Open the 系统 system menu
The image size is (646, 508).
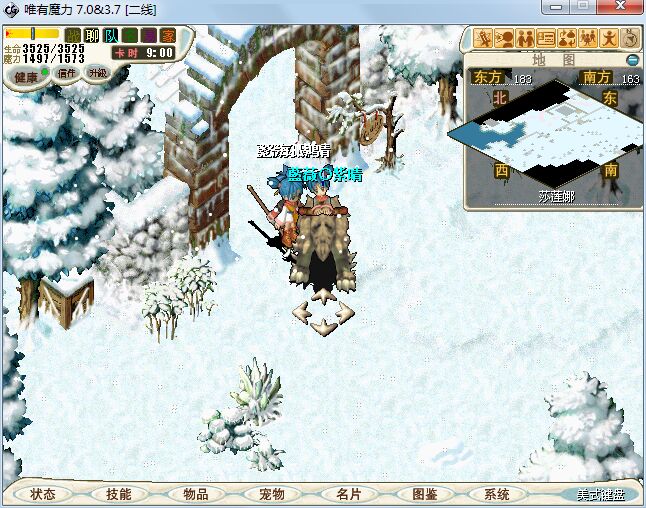click(x=496, y=494)
